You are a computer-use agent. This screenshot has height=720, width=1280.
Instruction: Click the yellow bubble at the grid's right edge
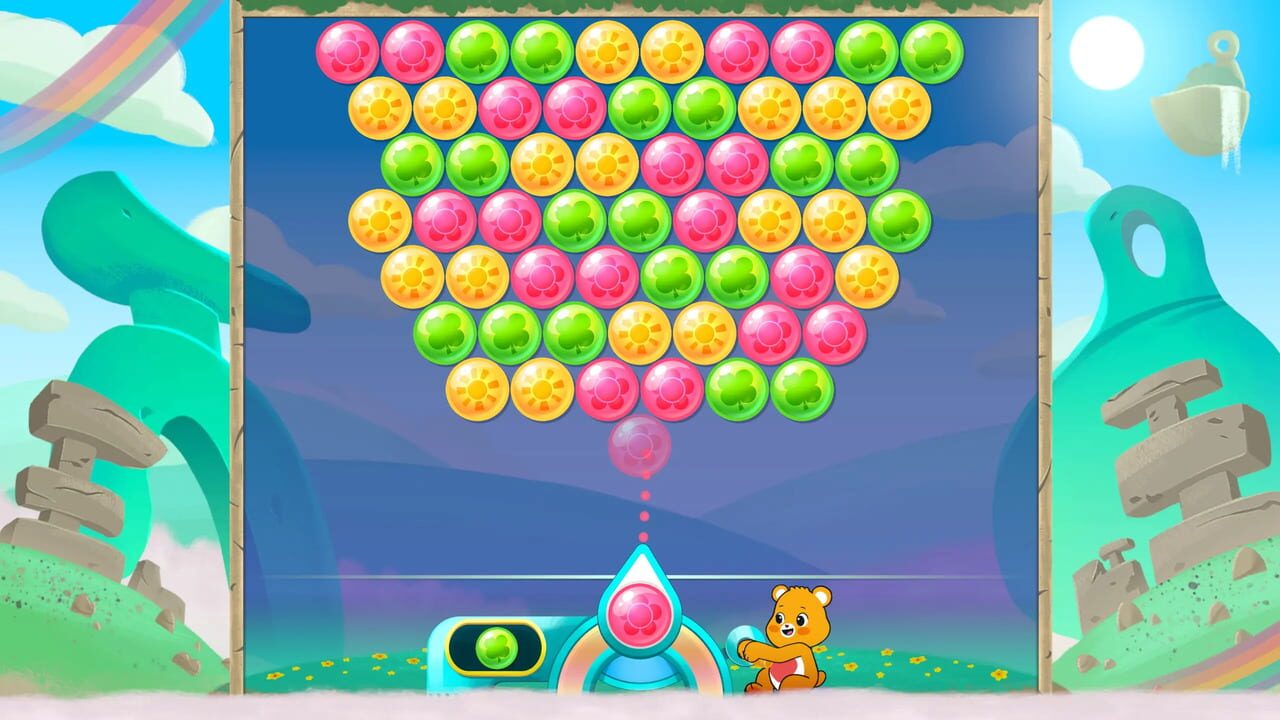900,105
